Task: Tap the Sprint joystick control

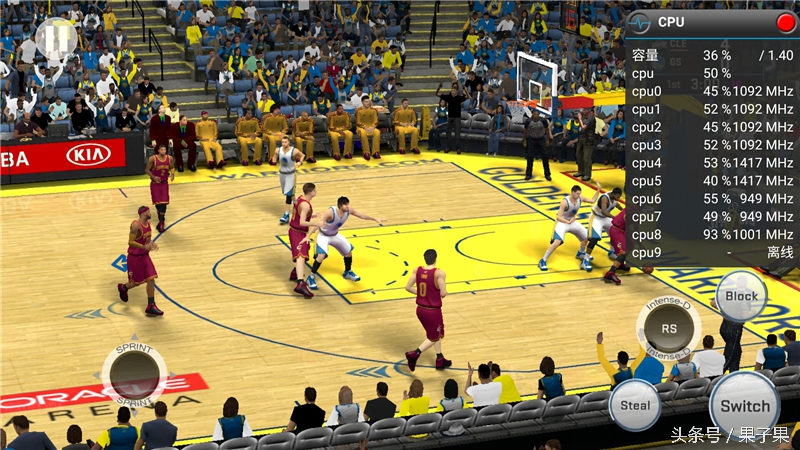Action: [134, 374]
